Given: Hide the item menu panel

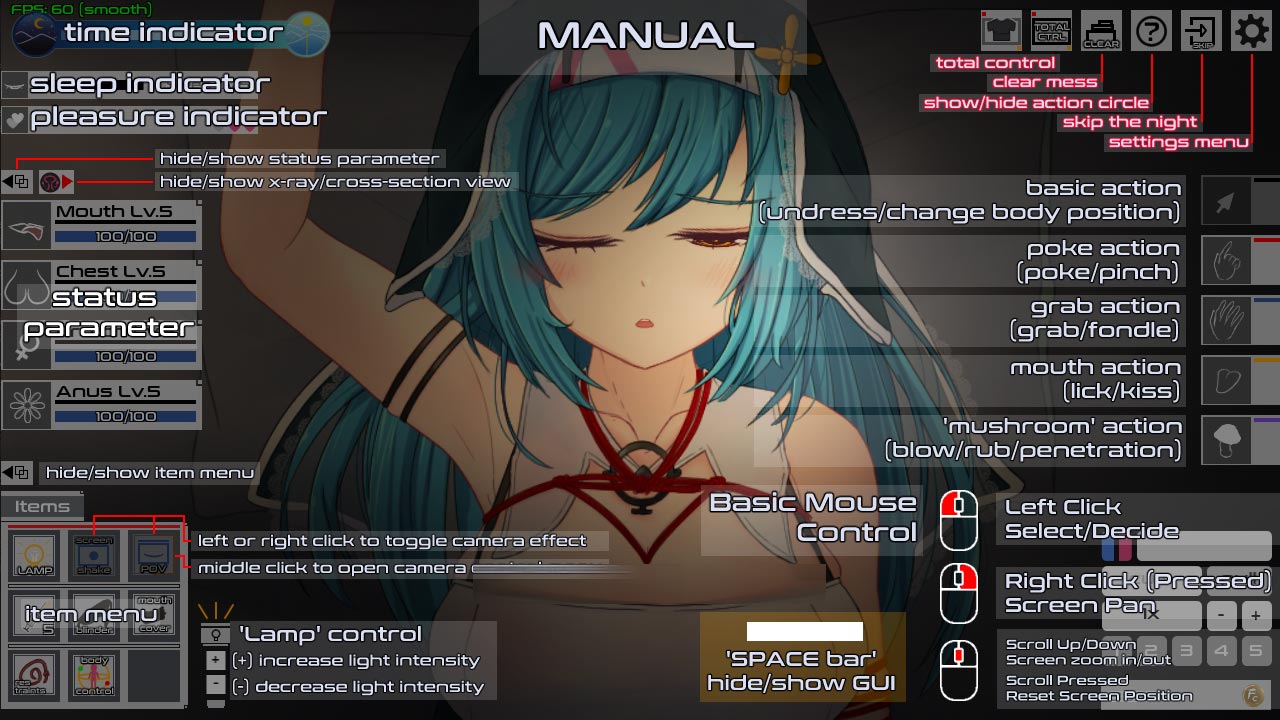Looking at the screenshot, I should (x=15, y=472).
